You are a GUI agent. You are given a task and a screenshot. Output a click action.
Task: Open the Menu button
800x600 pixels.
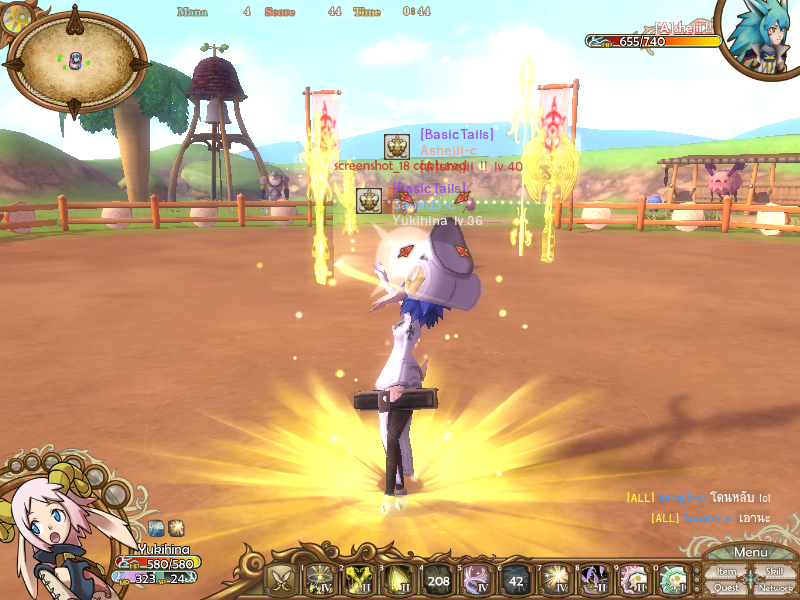tap(750, 552)
